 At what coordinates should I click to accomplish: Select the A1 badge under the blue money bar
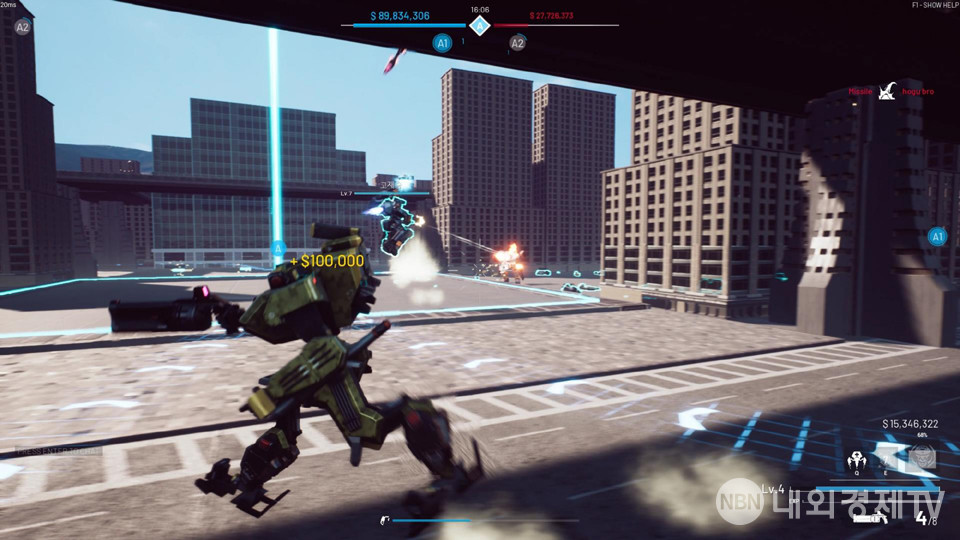pyautogui.click(x=442, y=43)
